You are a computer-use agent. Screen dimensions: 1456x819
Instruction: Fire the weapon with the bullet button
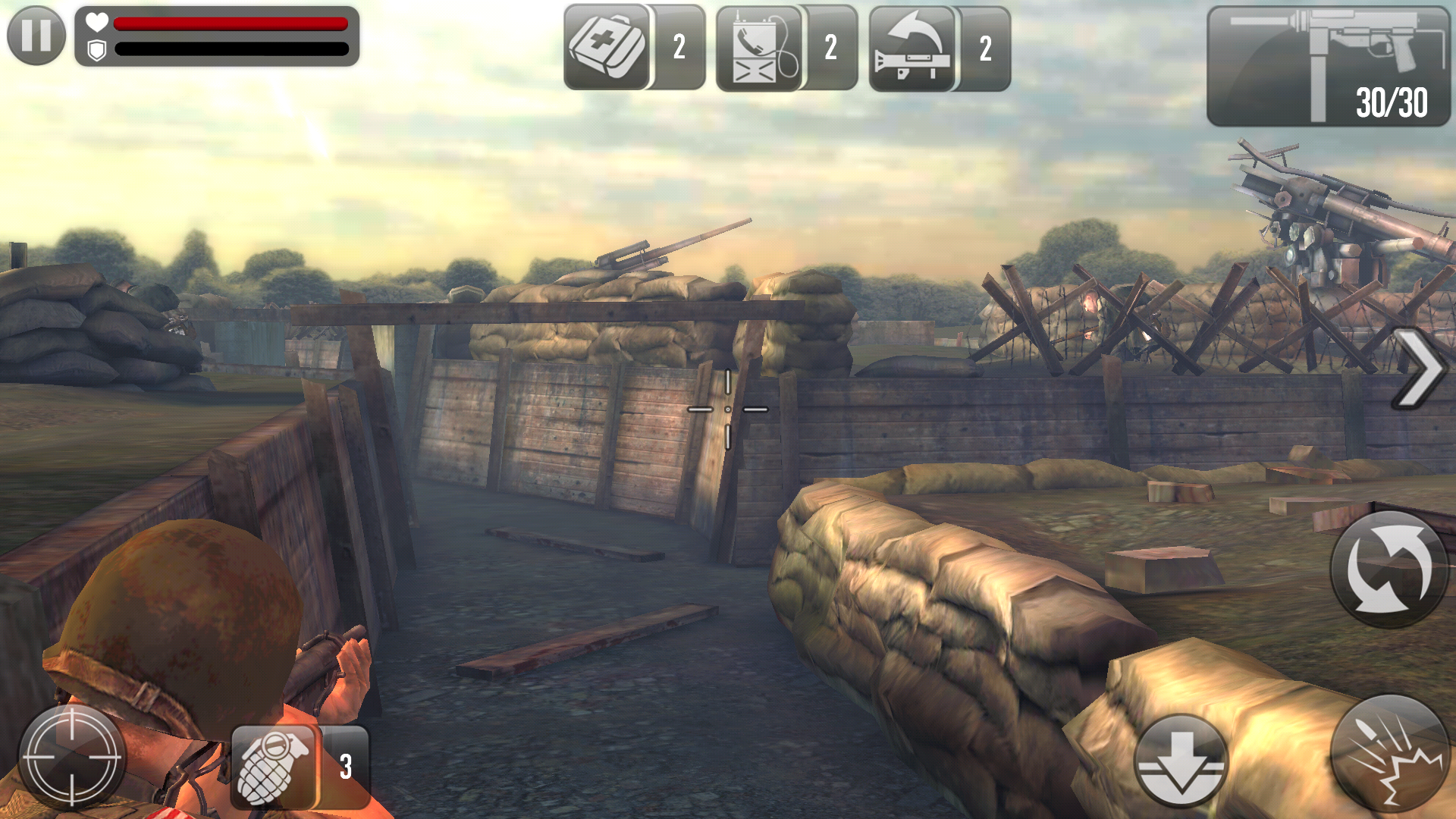[x=1389, y=755]
